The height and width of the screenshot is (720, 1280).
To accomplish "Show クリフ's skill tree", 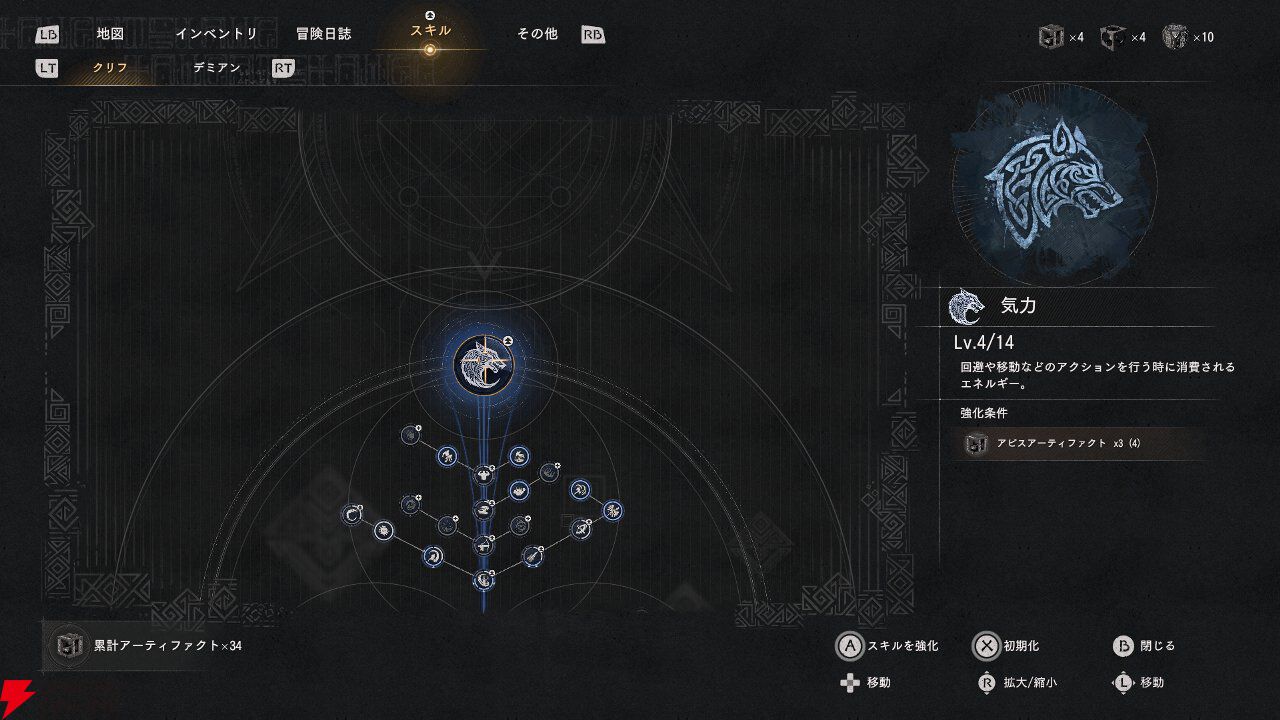I will 110,68.
